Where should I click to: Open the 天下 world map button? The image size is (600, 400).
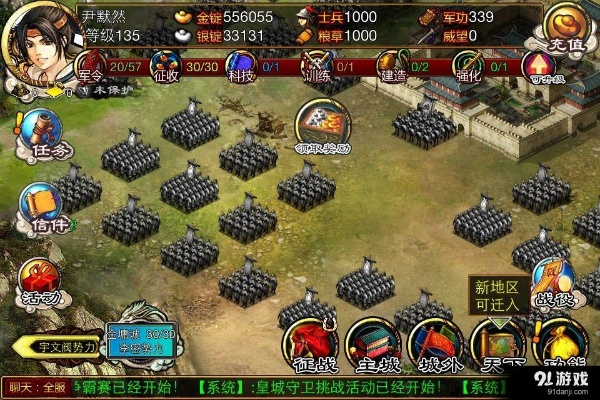(x=496, y=346)
